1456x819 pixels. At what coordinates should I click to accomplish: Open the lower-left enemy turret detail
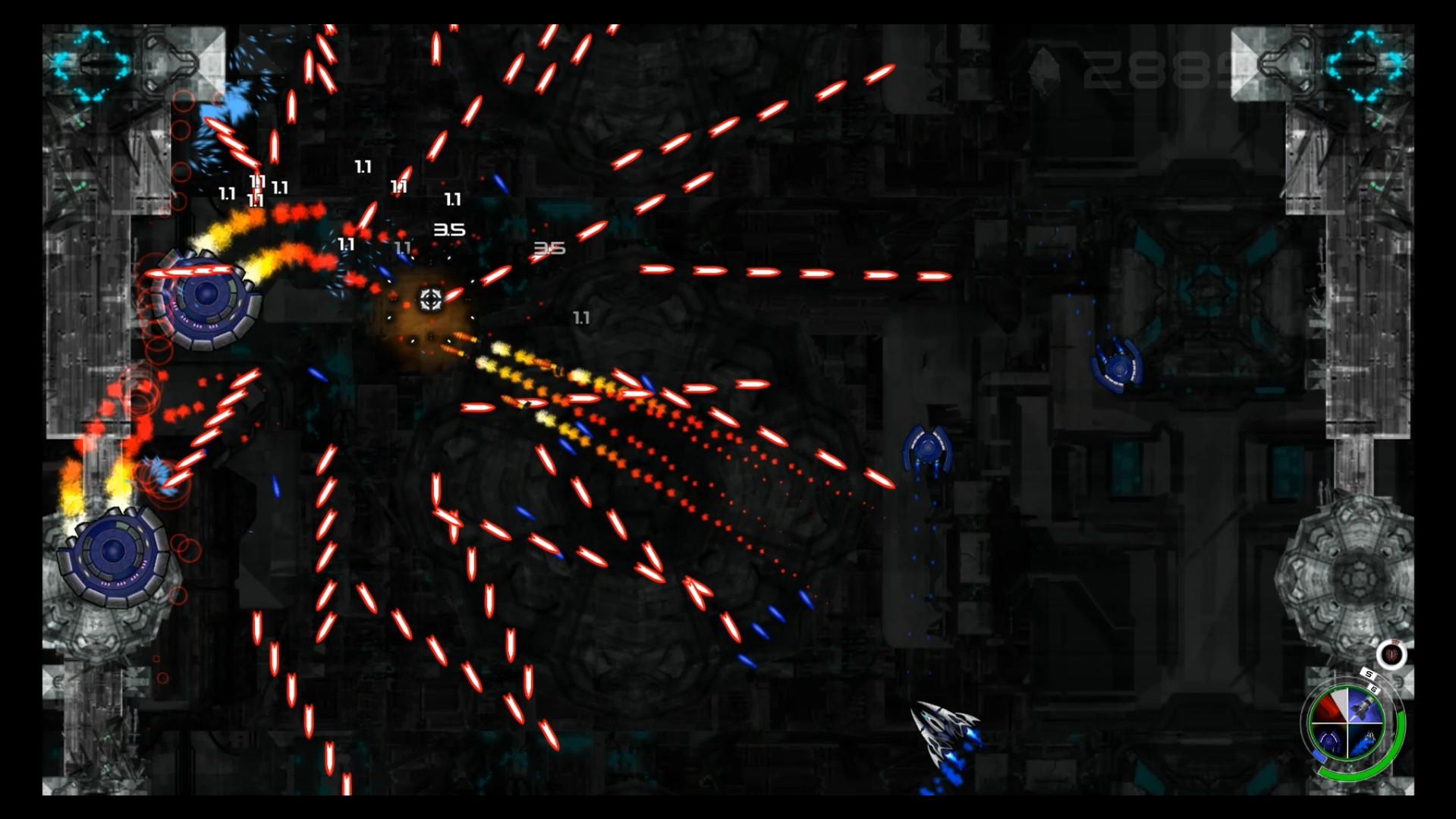(114, 554)
